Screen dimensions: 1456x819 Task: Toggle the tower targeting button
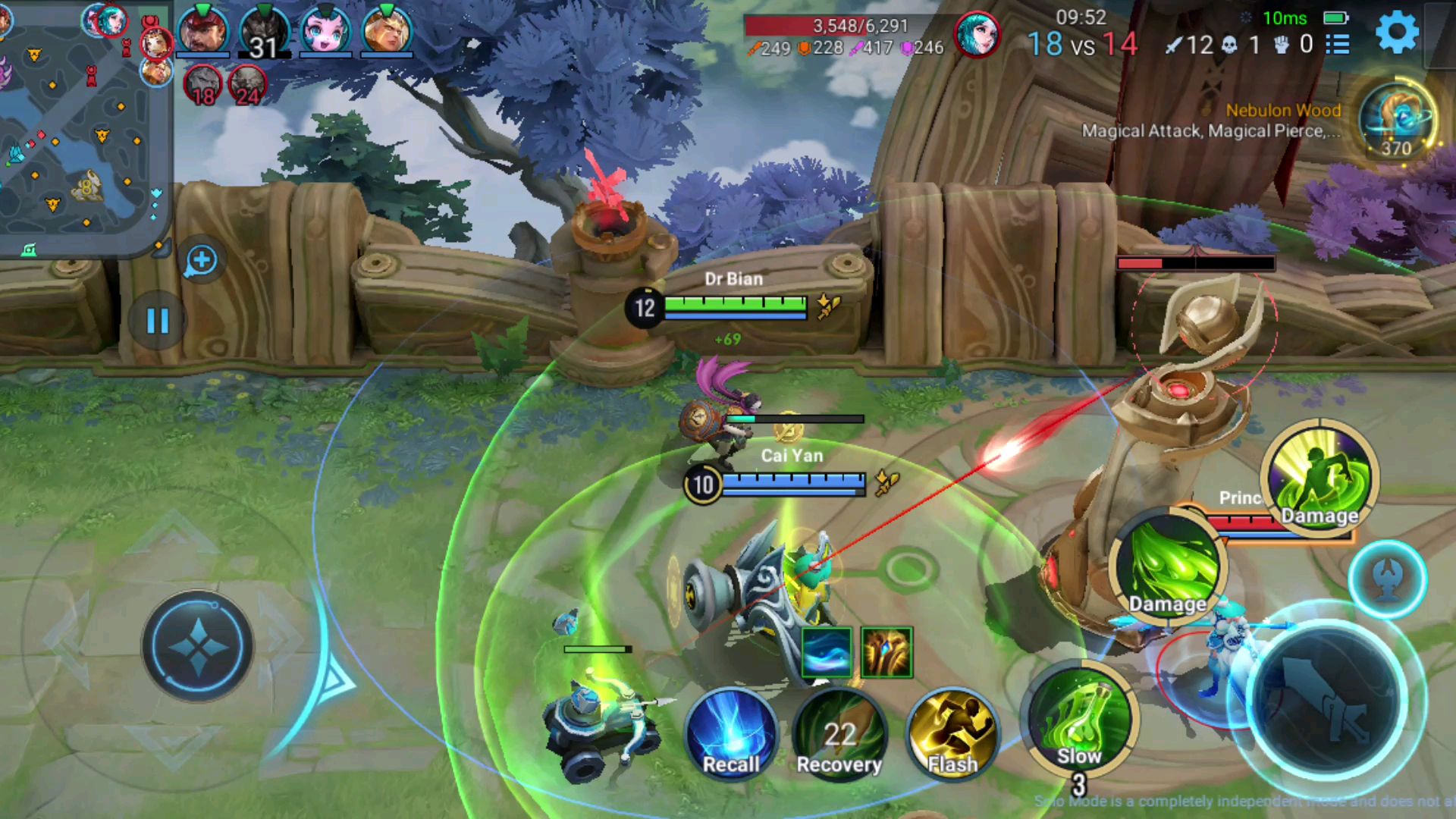(x=1387, y=579)
